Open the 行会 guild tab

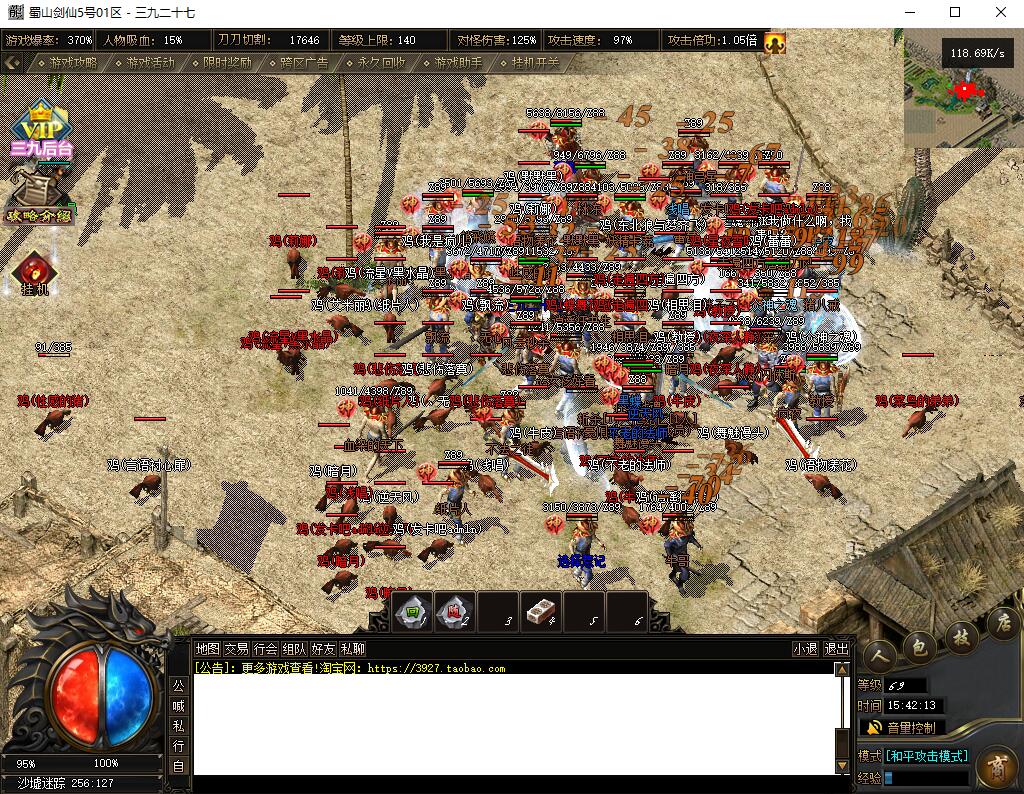click(265, 648)
